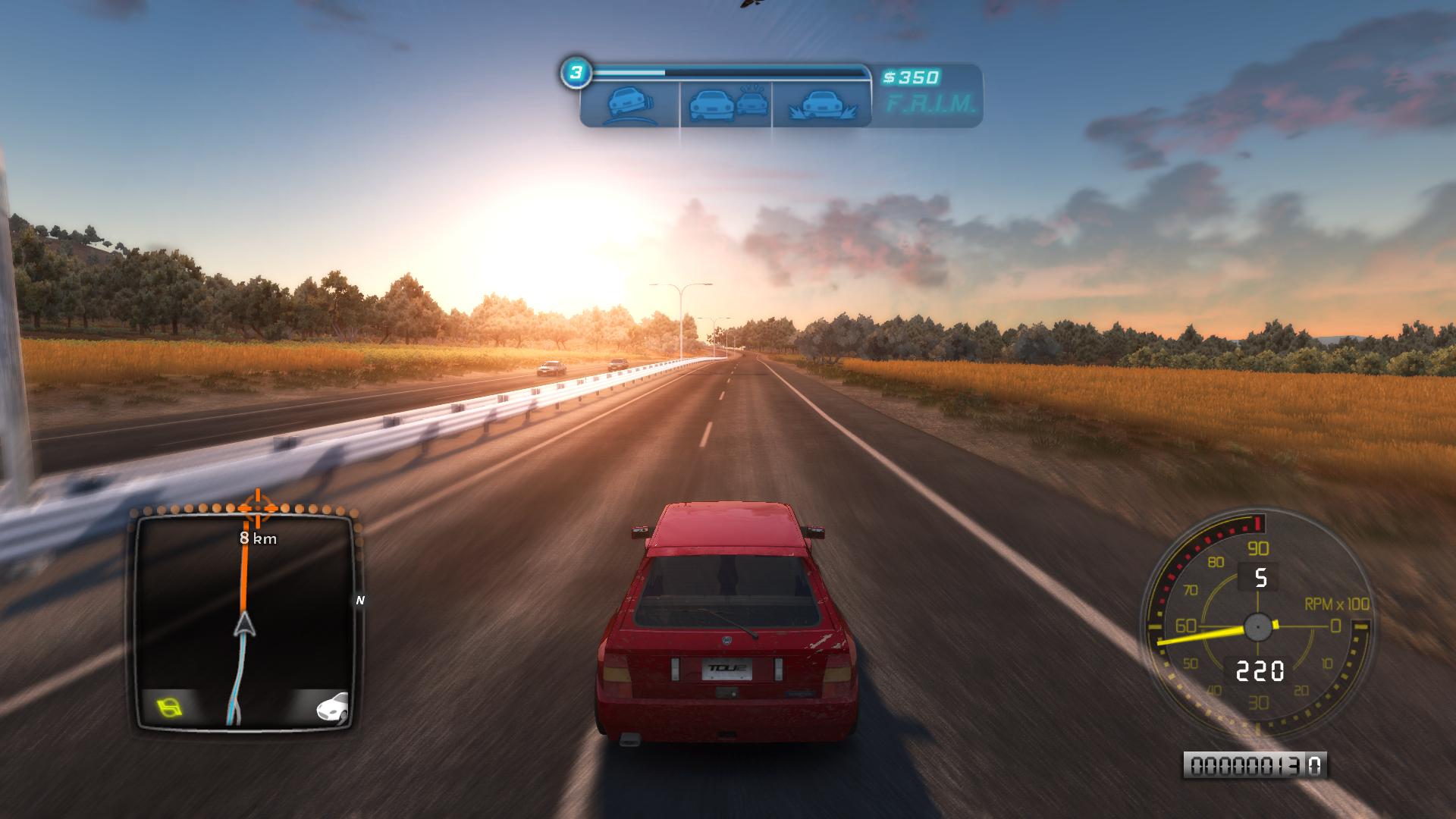Viewport: 1456px width, 819px height.
Task: Click the yellow route icon on minimap
Action: click(x=169, y=708)
